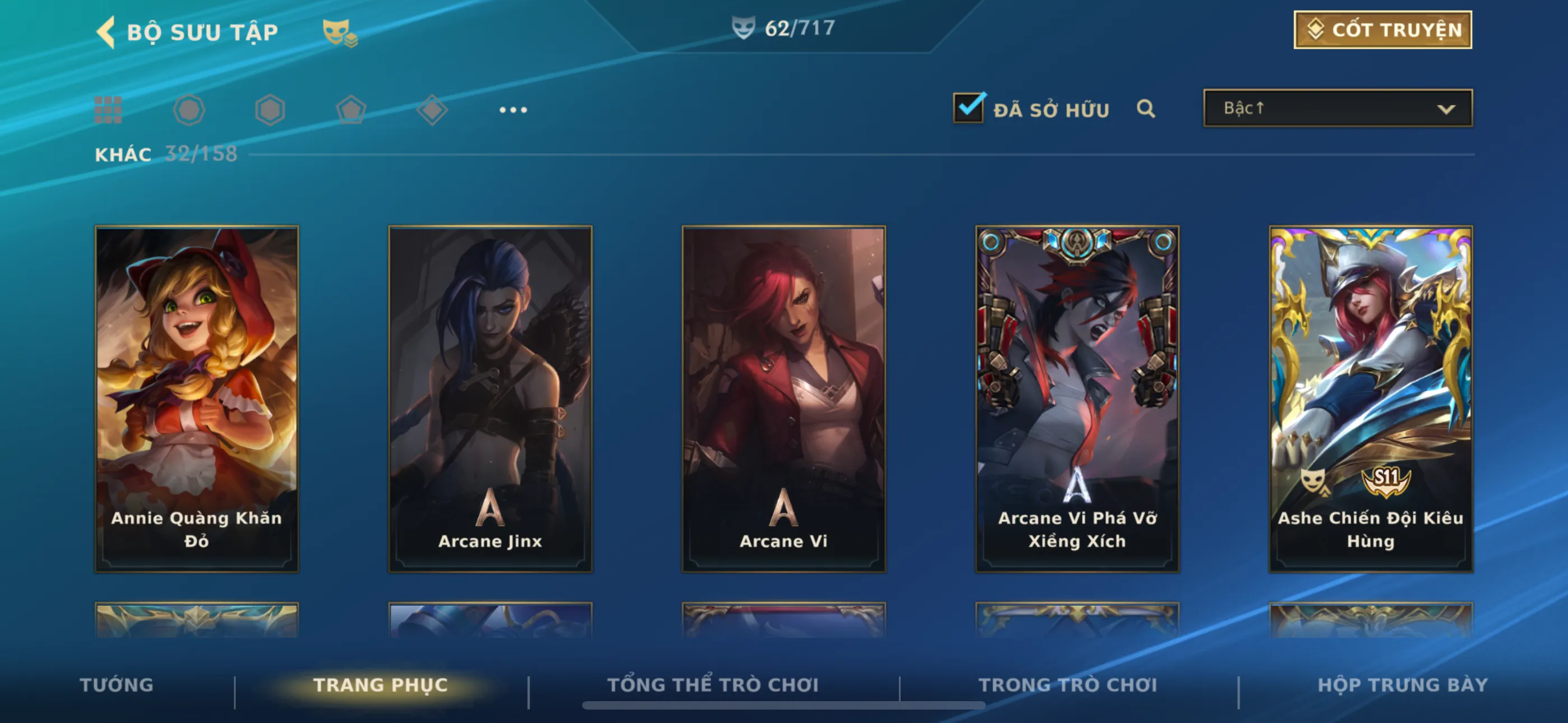Click the gold mask collection icon
The width and height of the screenshot is (1568, 723).
point(339,33)
